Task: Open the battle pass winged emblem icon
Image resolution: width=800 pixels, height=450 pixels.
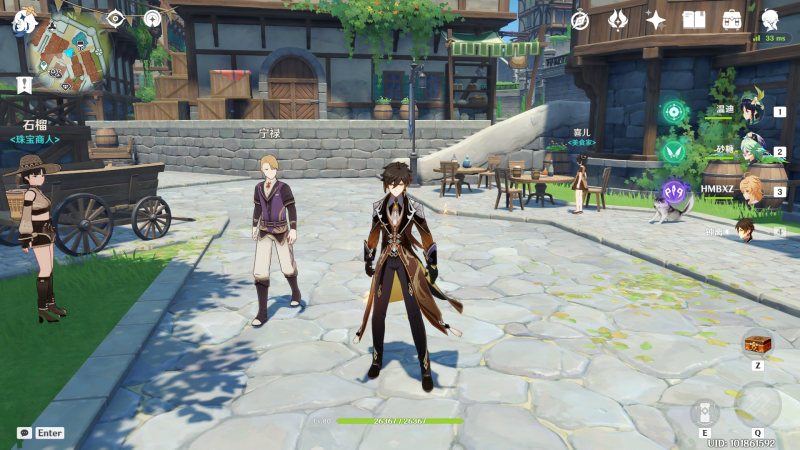Action: coord(618,20)
